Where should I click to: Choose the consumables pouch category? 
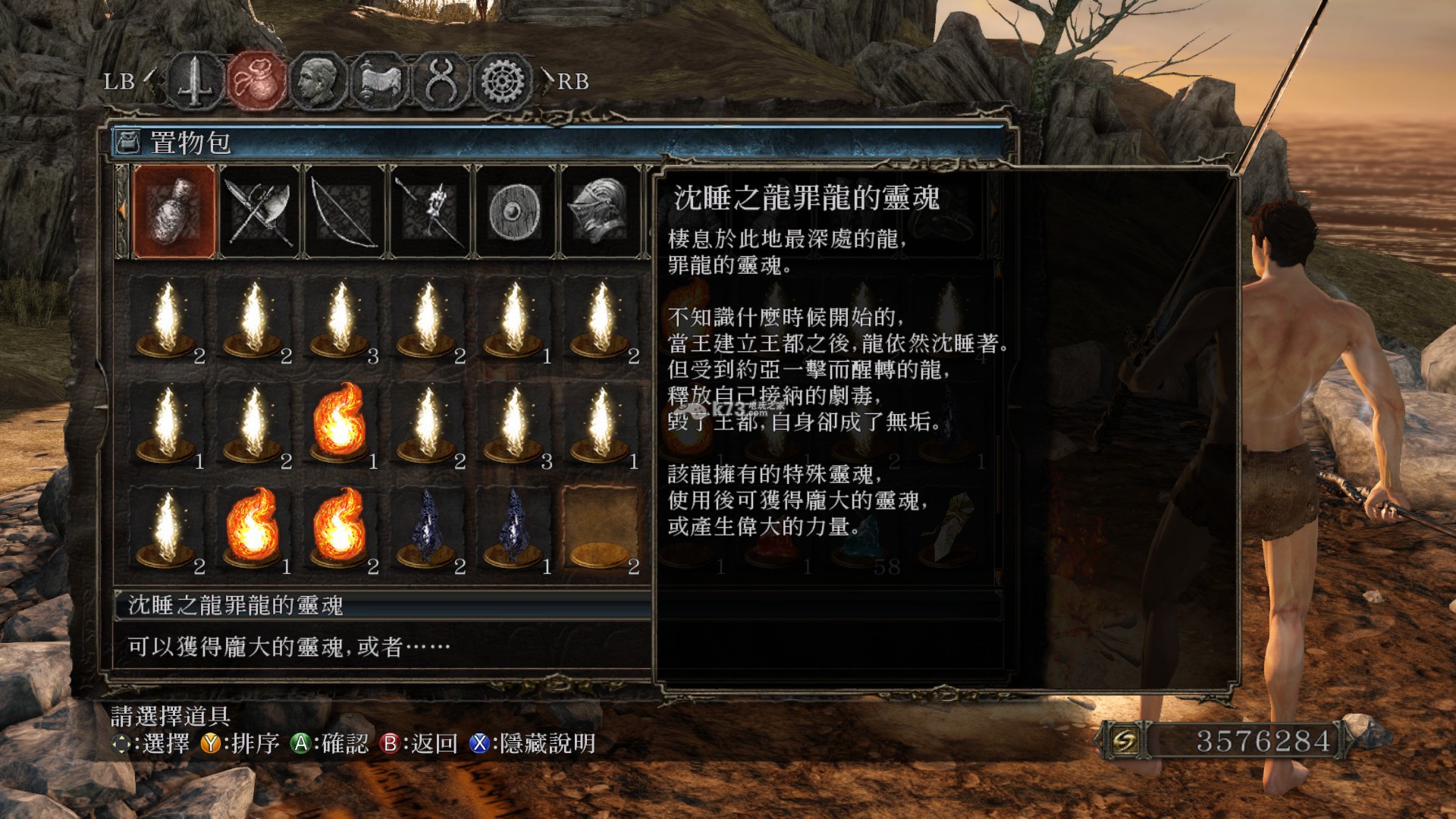pyautogui.click(x=174, y=212)
